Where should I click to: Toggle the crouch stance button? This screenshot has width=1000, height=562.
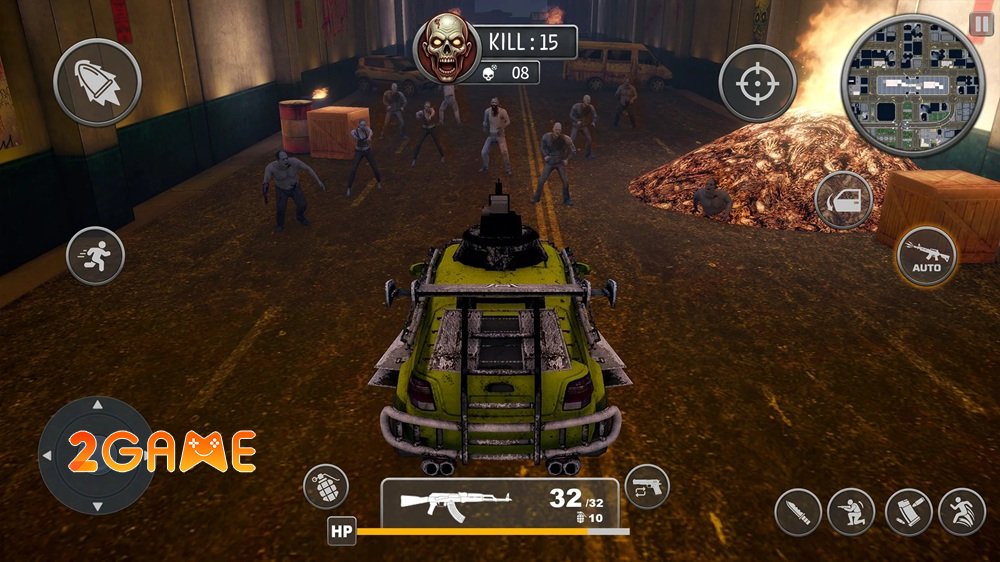[852, 512]
